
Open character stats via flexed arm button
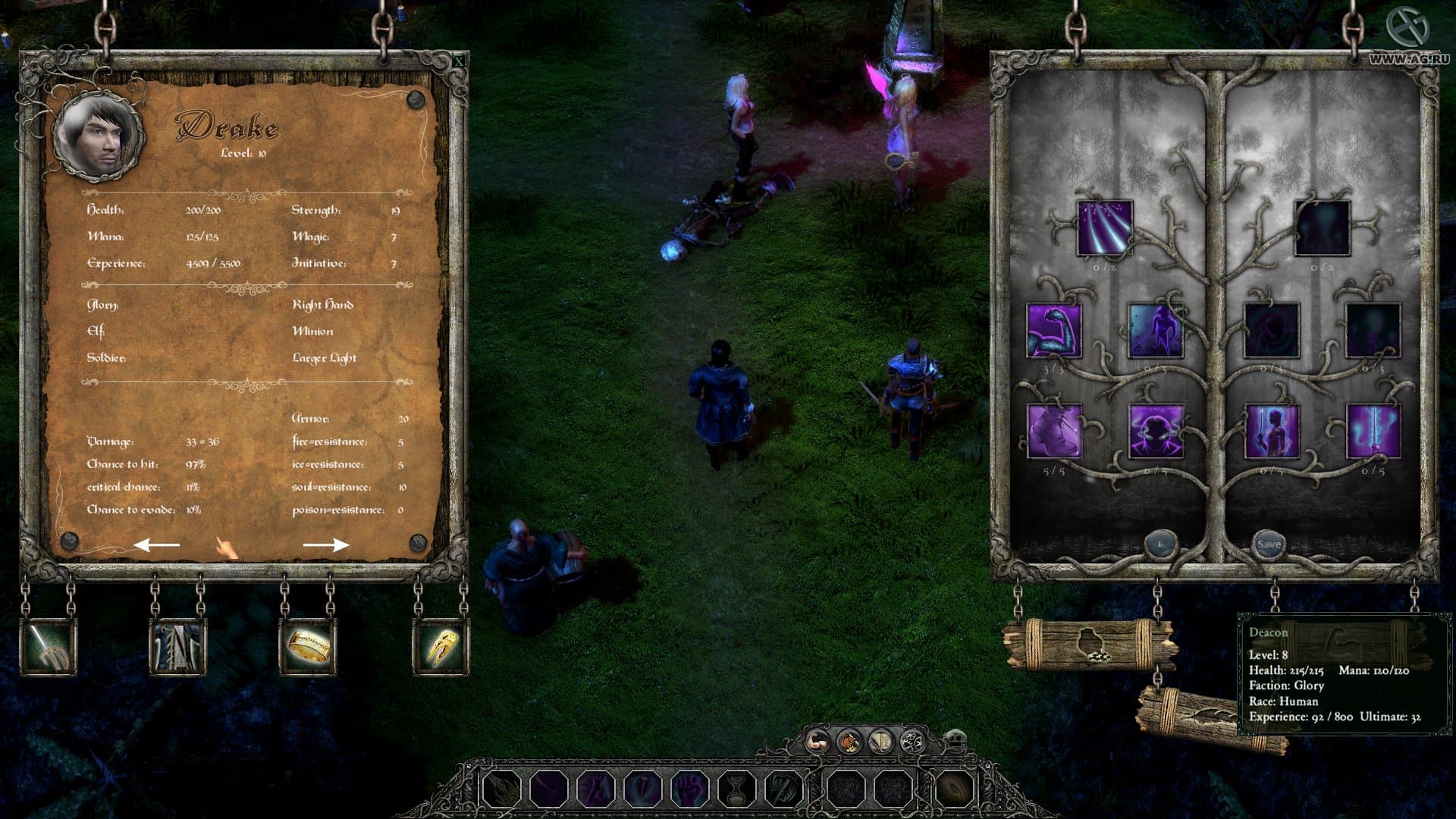pyautogui.click(x=817, y=739)
